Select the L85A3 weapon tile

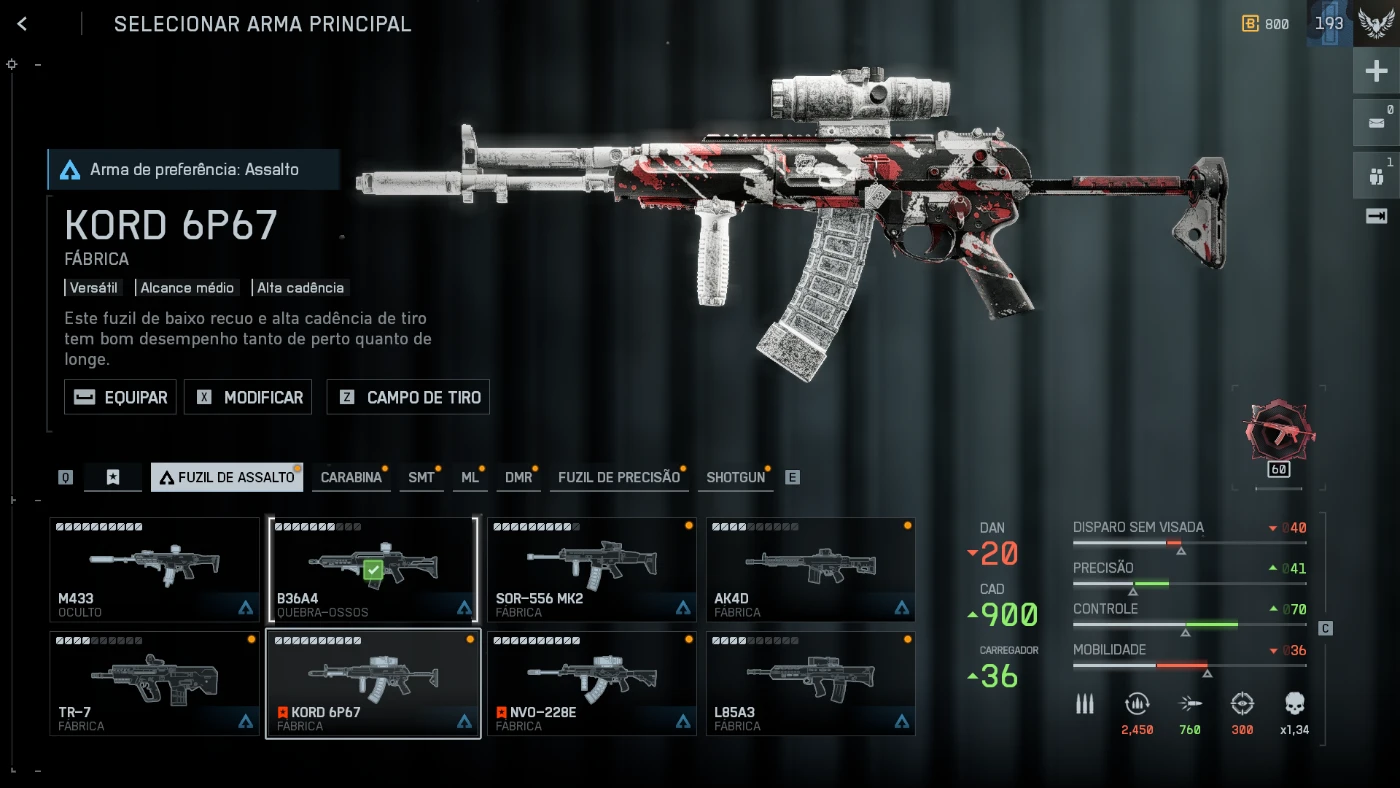pos(810,683)
